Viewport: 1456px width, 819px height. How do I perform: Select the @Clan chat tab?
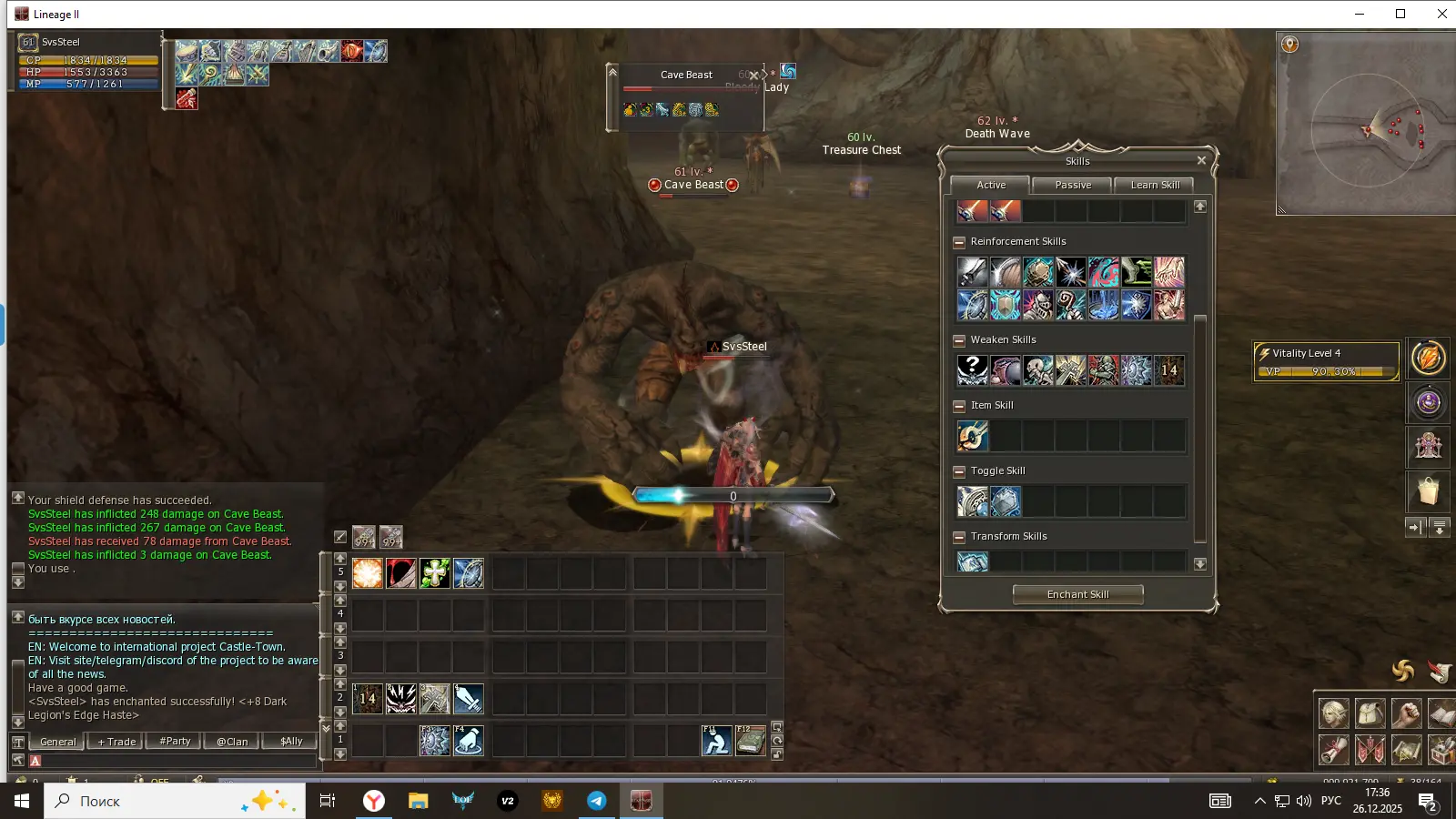pyautogui.click(x=232, y=742)
